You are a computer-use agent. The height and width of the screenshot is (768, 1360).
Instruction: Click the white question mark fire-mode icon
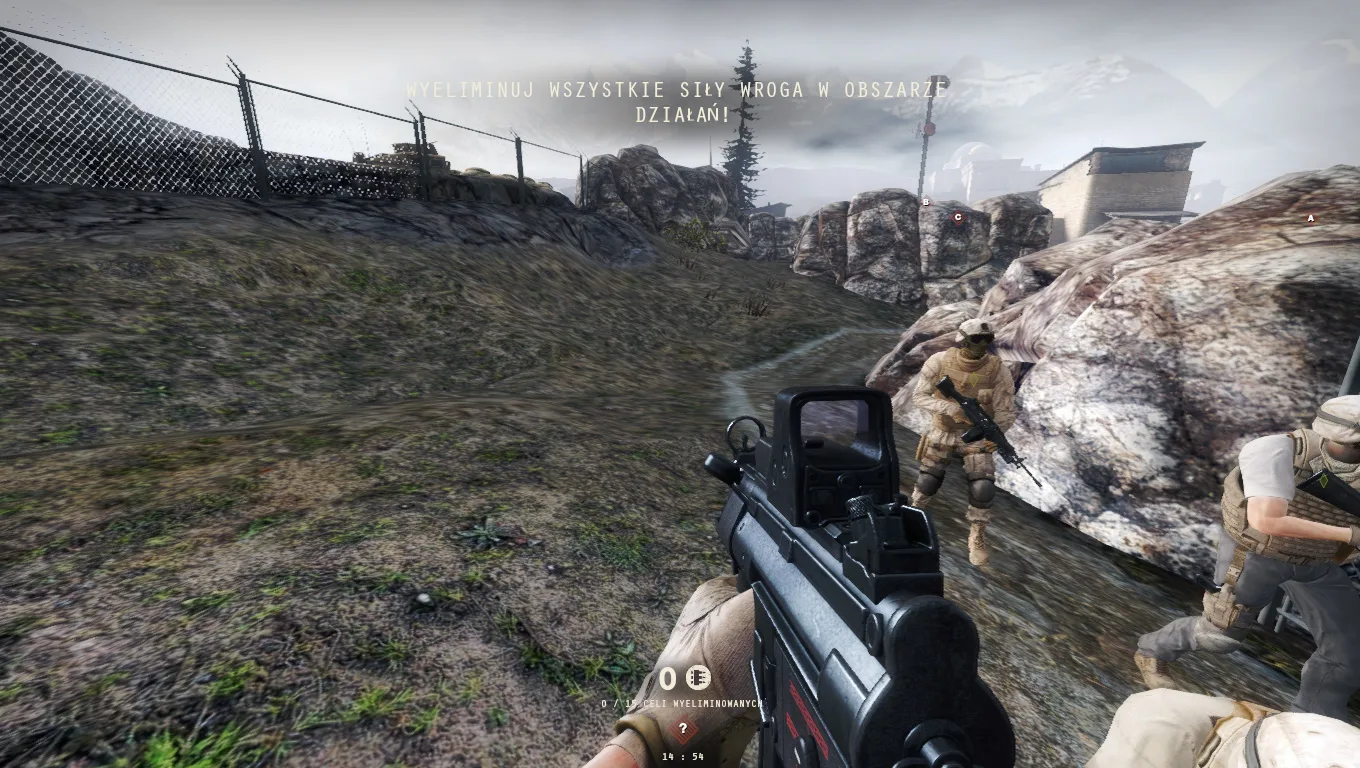(683, 727)
